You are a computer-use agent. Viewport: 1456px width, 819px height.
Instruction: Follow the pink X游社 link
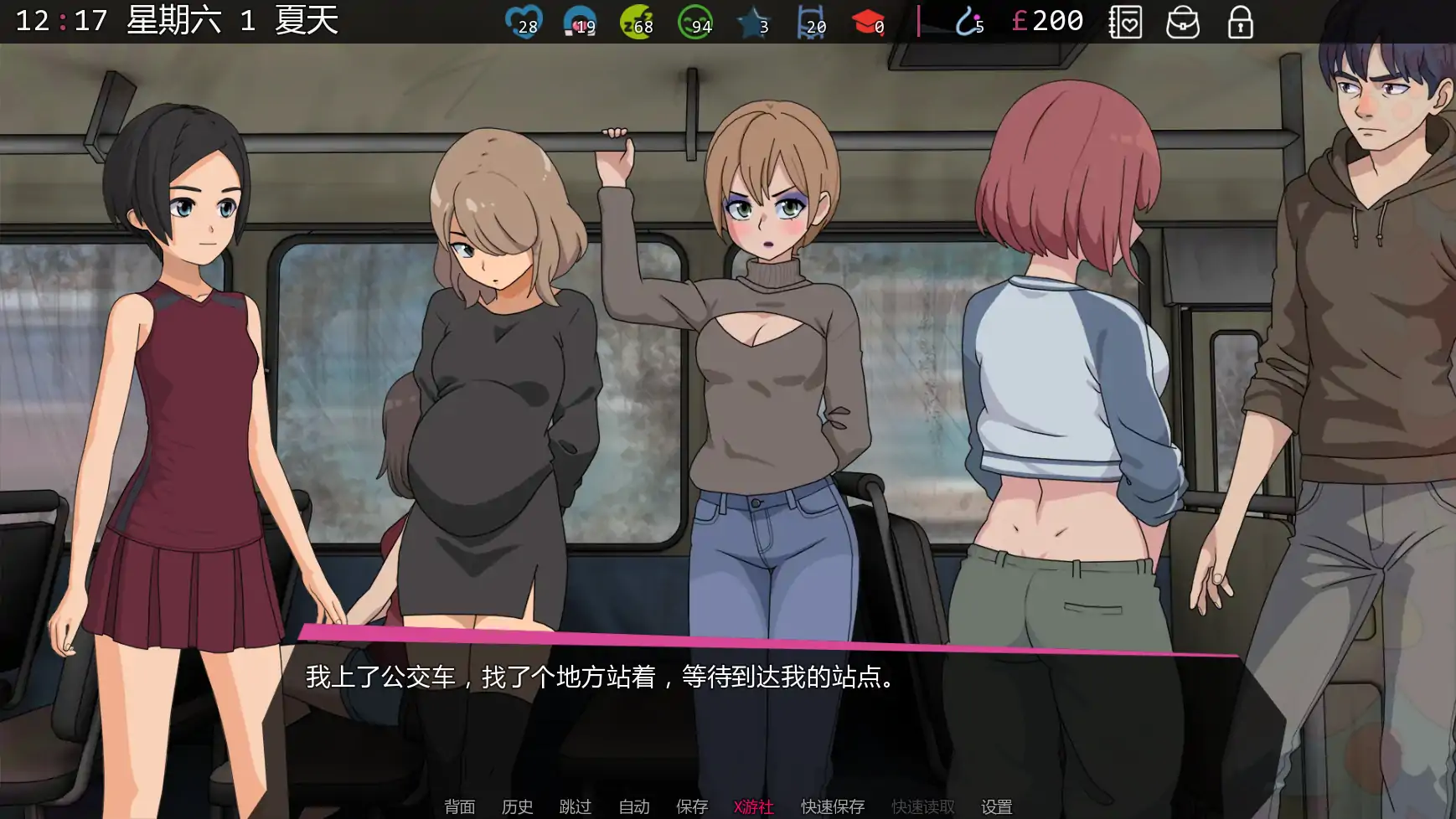[x=752, y=806]
